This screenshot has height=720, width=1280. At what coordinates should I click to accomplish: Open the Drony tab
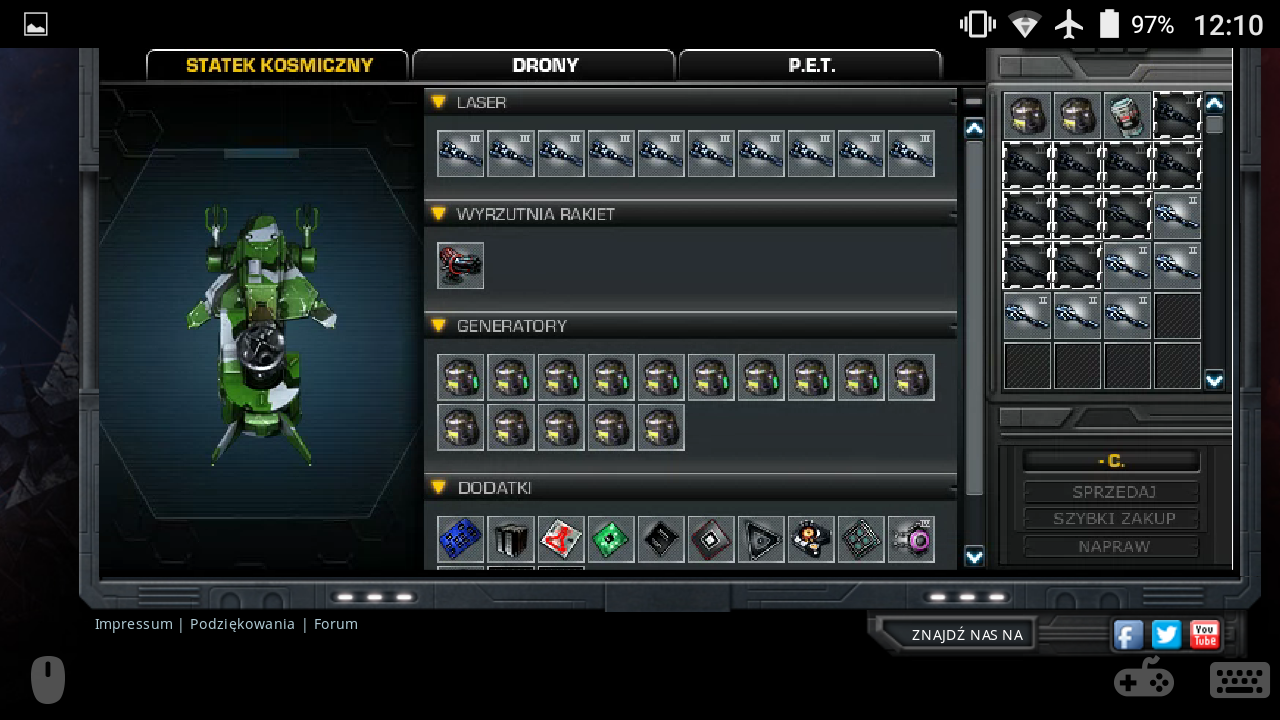point(544,66)
